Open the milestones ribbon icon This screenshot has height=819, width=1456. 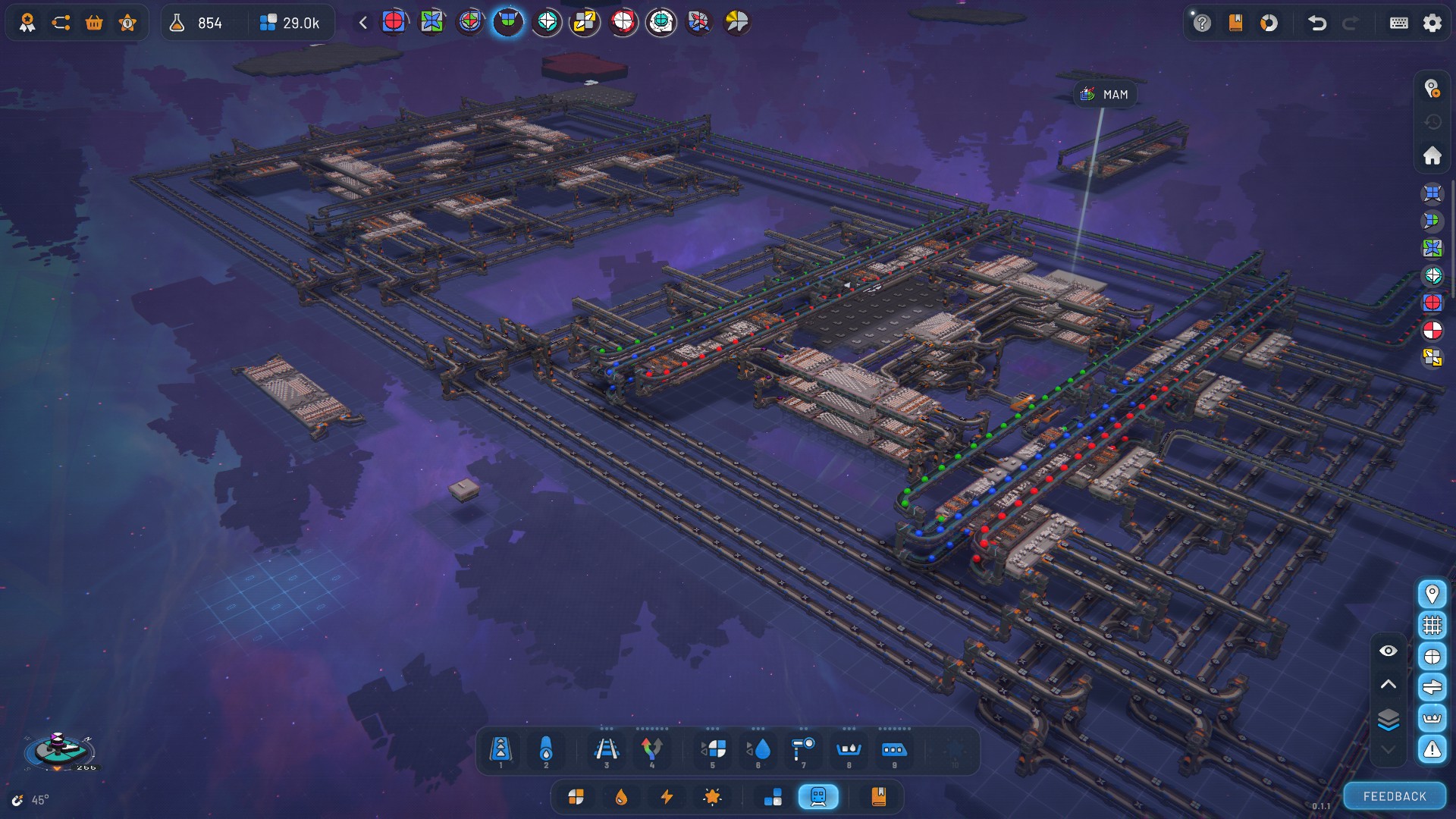[27, 23]
